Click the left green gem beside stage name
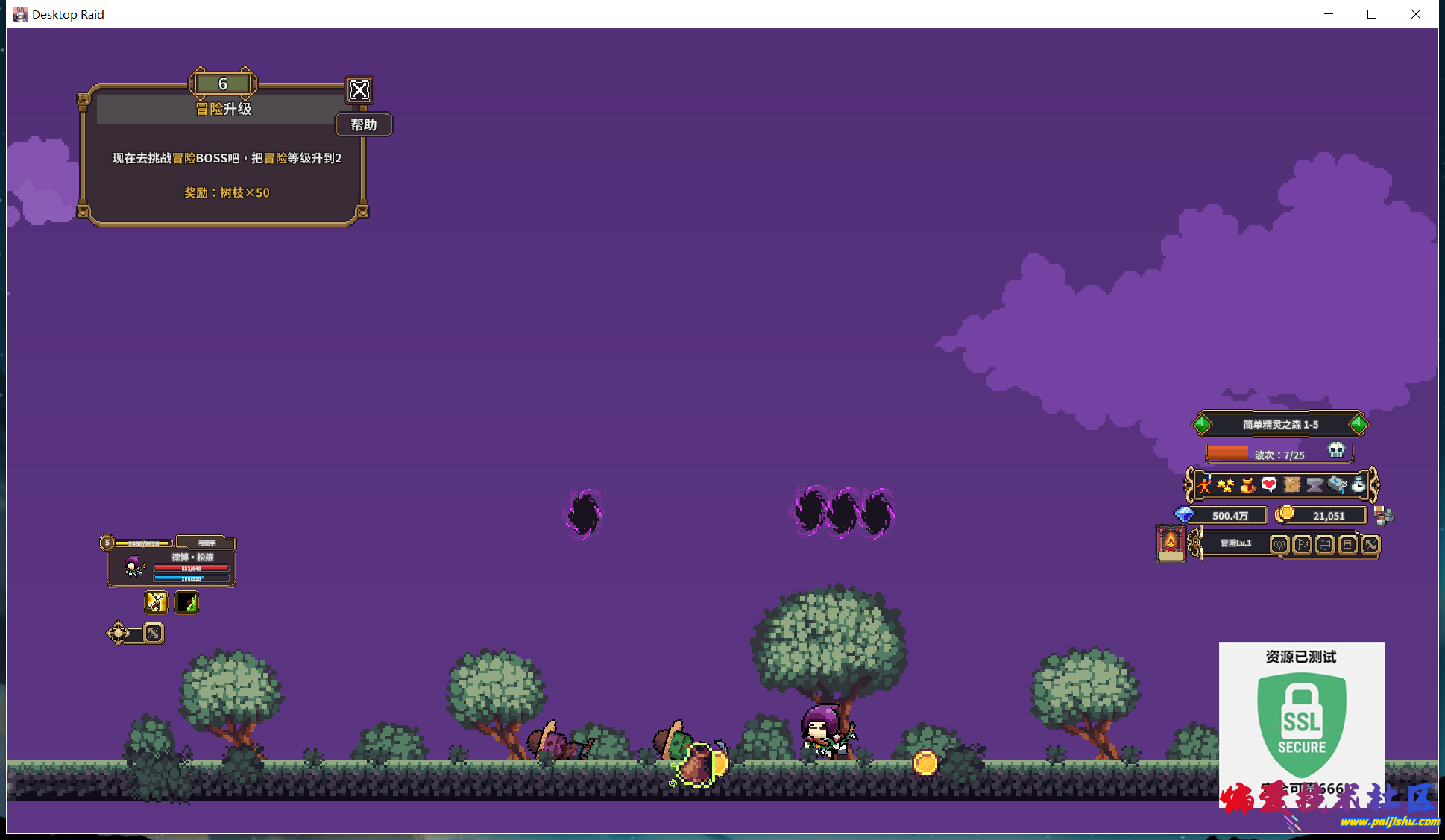Image resolution: width=1445 pixels, height=840 pixels. (x=1202, y=424)
